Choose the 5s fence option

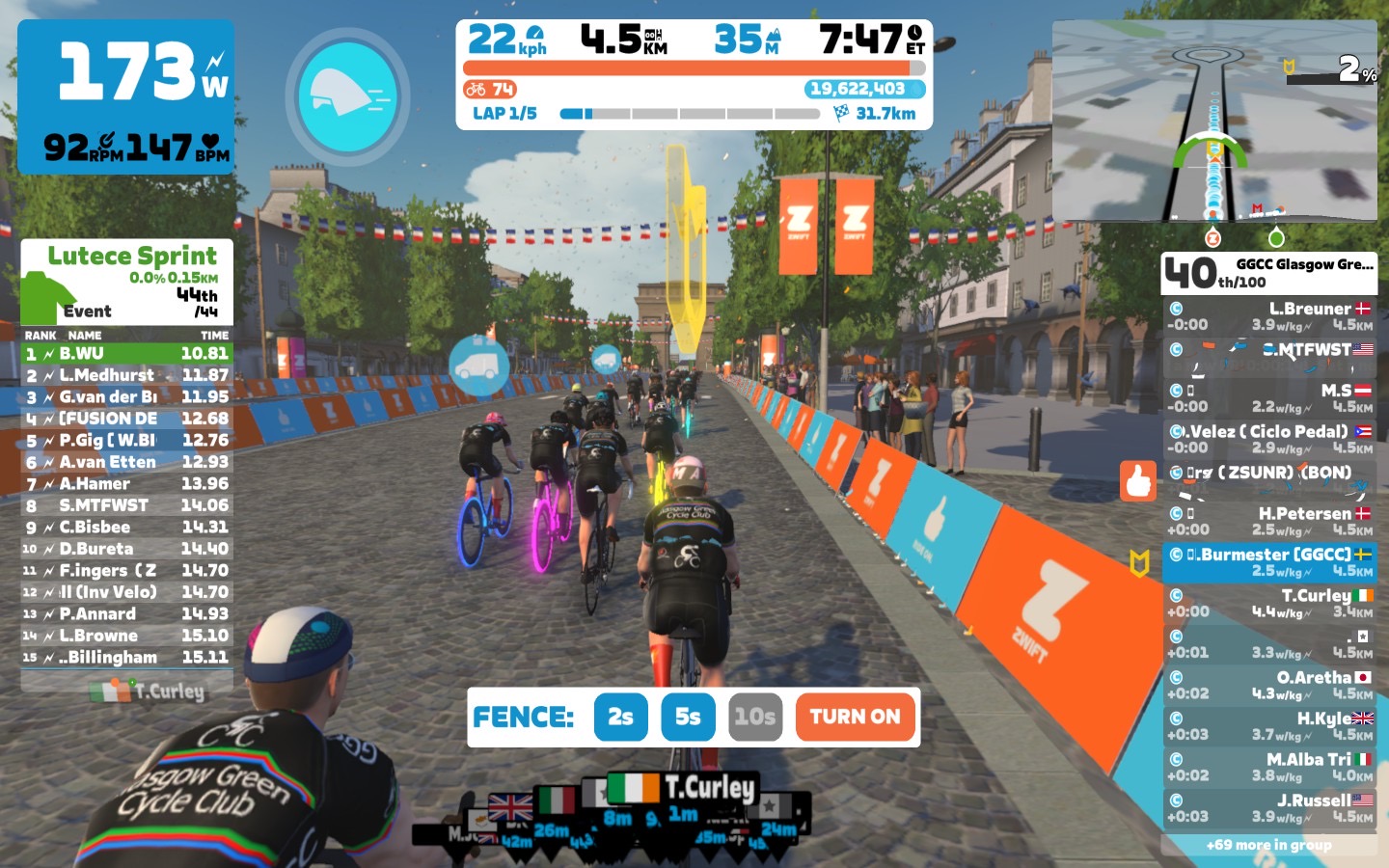(688, 717)
